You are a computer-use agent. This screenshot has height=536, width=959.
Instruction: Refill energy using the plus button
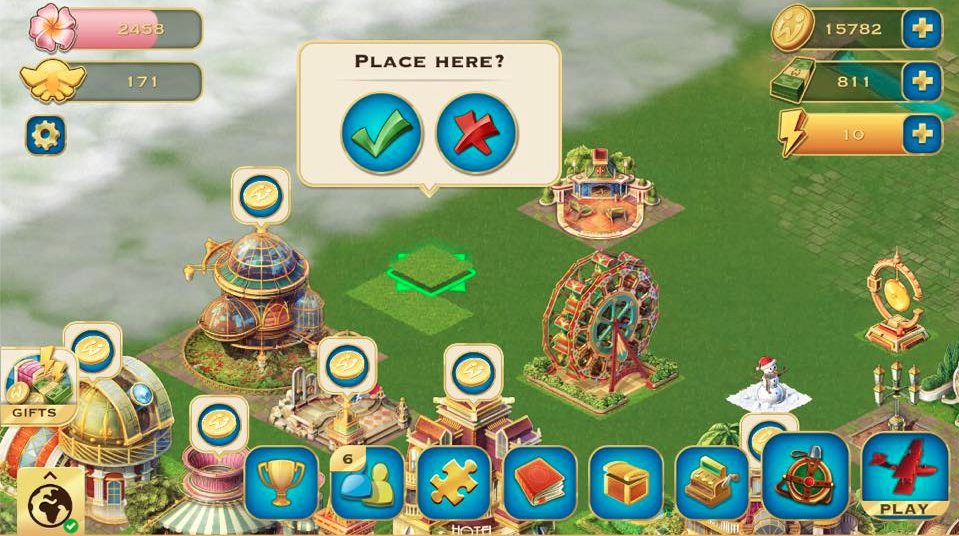921,133
